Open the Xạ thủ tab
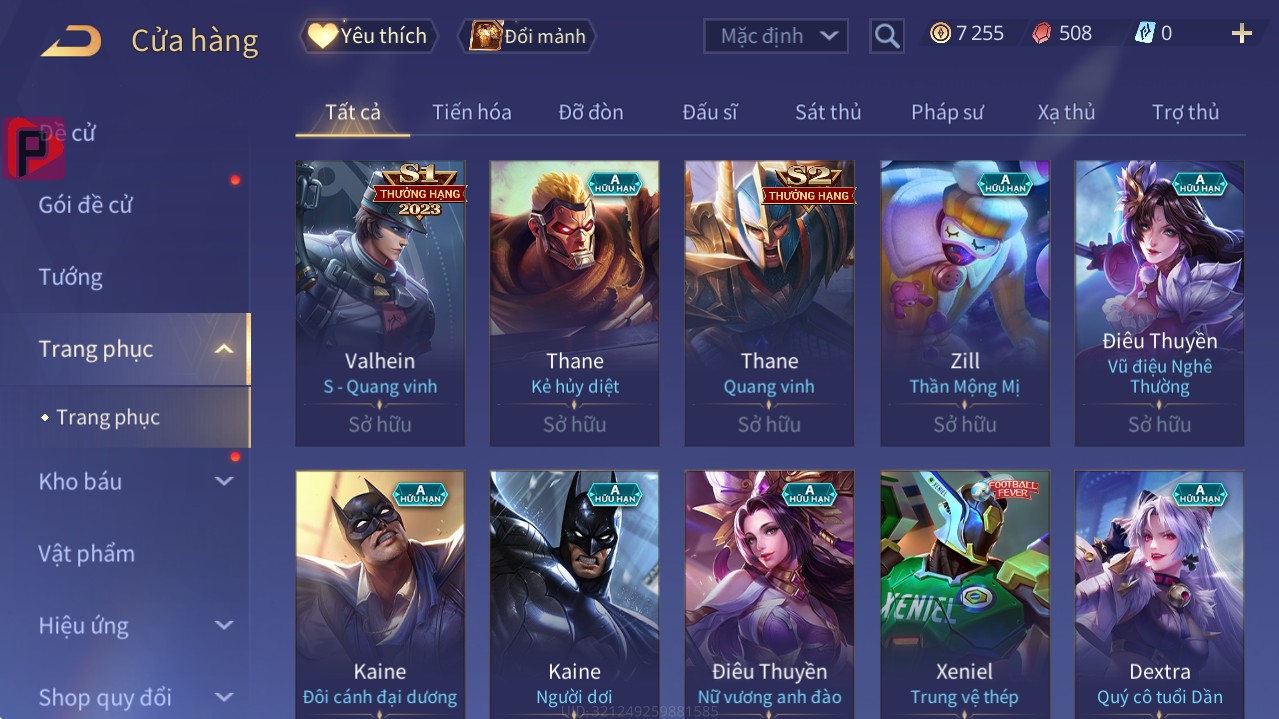Image resolution: width=1279 pixels, height=719 pixels. [x=1066, y=112]
